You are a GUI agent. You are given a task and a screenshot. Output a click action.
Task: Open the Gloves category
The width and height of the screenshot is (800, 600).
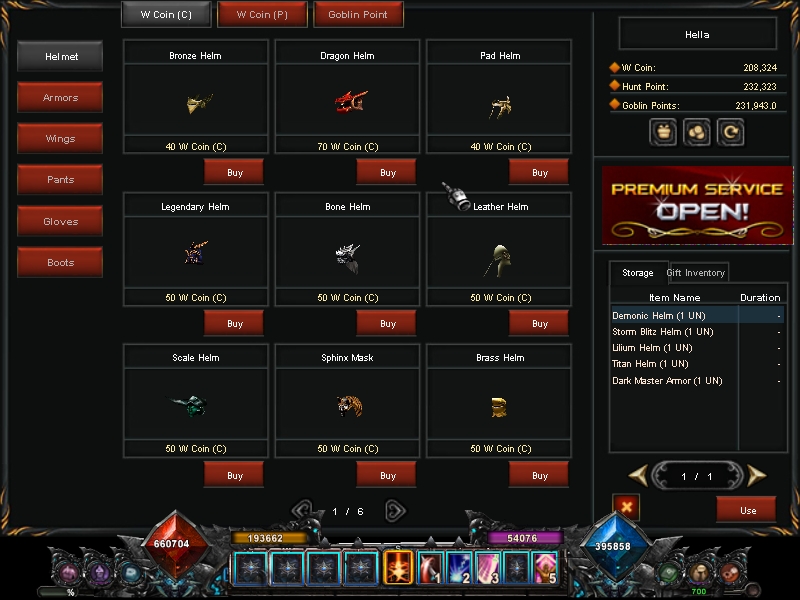point(60,221)
